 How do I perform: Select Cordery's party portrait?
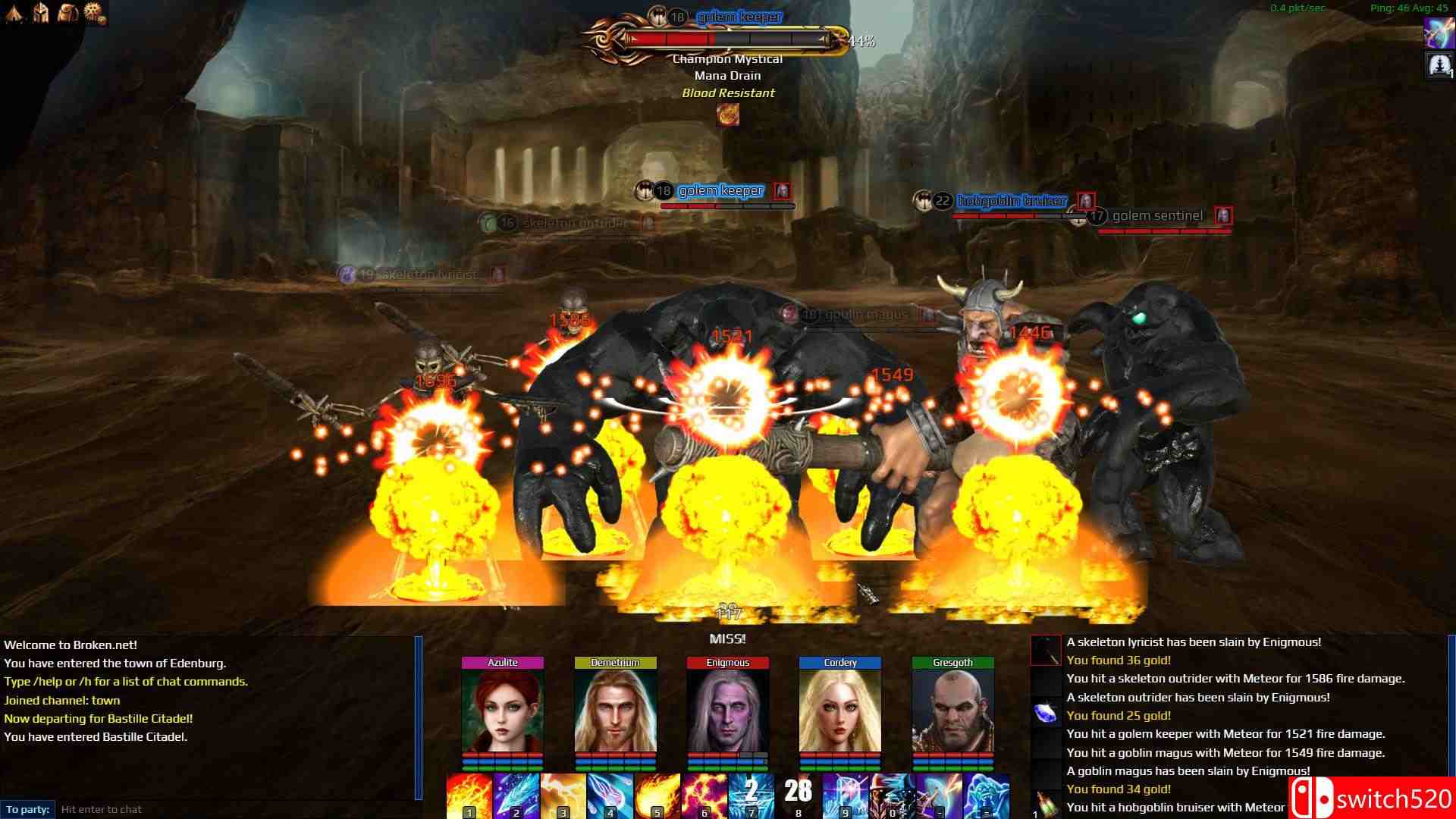839,711
